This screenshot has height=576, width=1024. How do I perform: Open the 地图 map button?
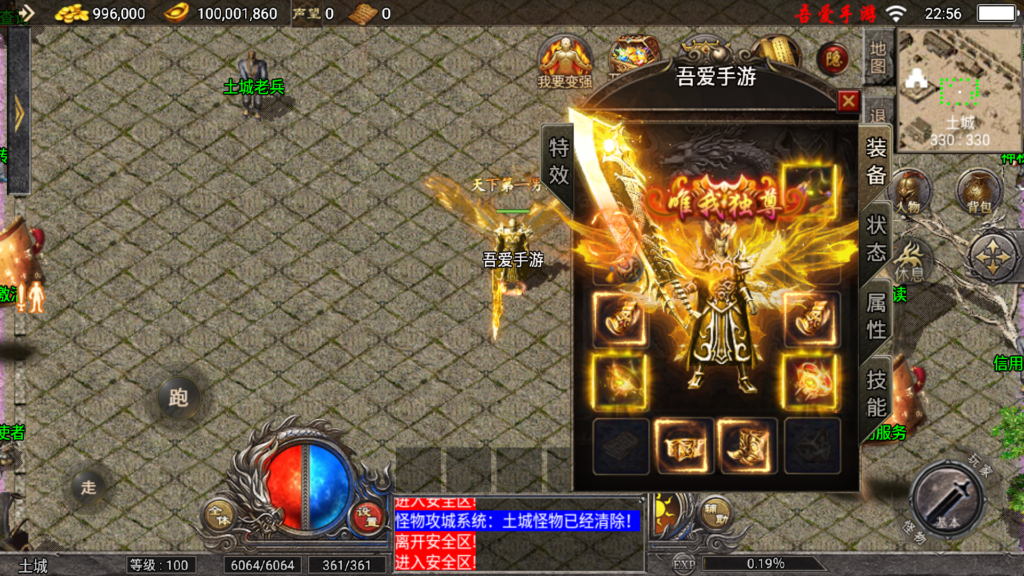tap(878, 58)
